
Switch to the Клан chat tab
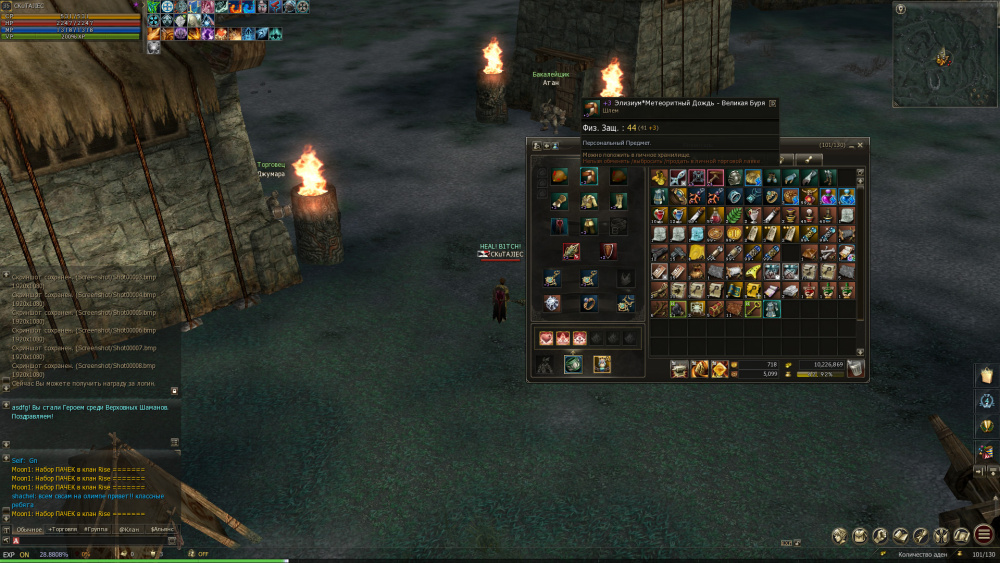pos(129,528)
